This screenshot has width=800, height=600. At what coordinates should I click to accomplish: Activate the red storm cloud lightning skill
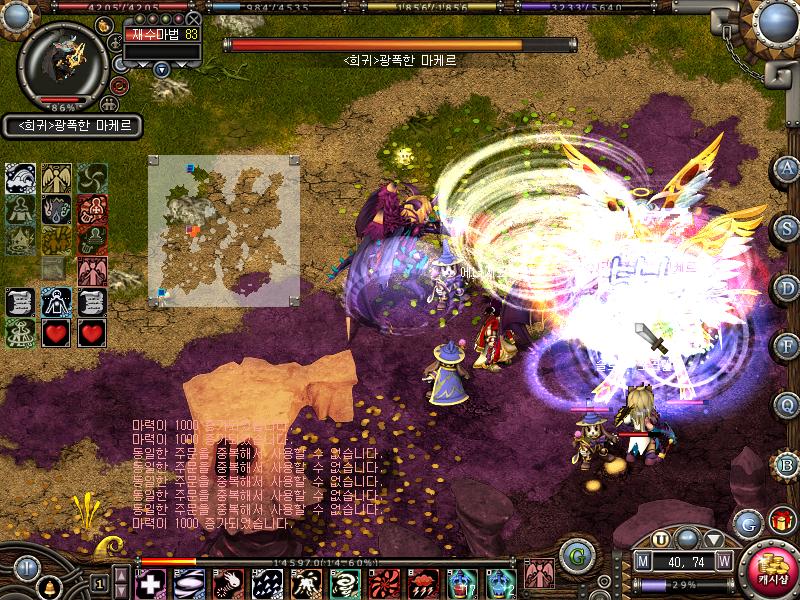click(423, 582)
